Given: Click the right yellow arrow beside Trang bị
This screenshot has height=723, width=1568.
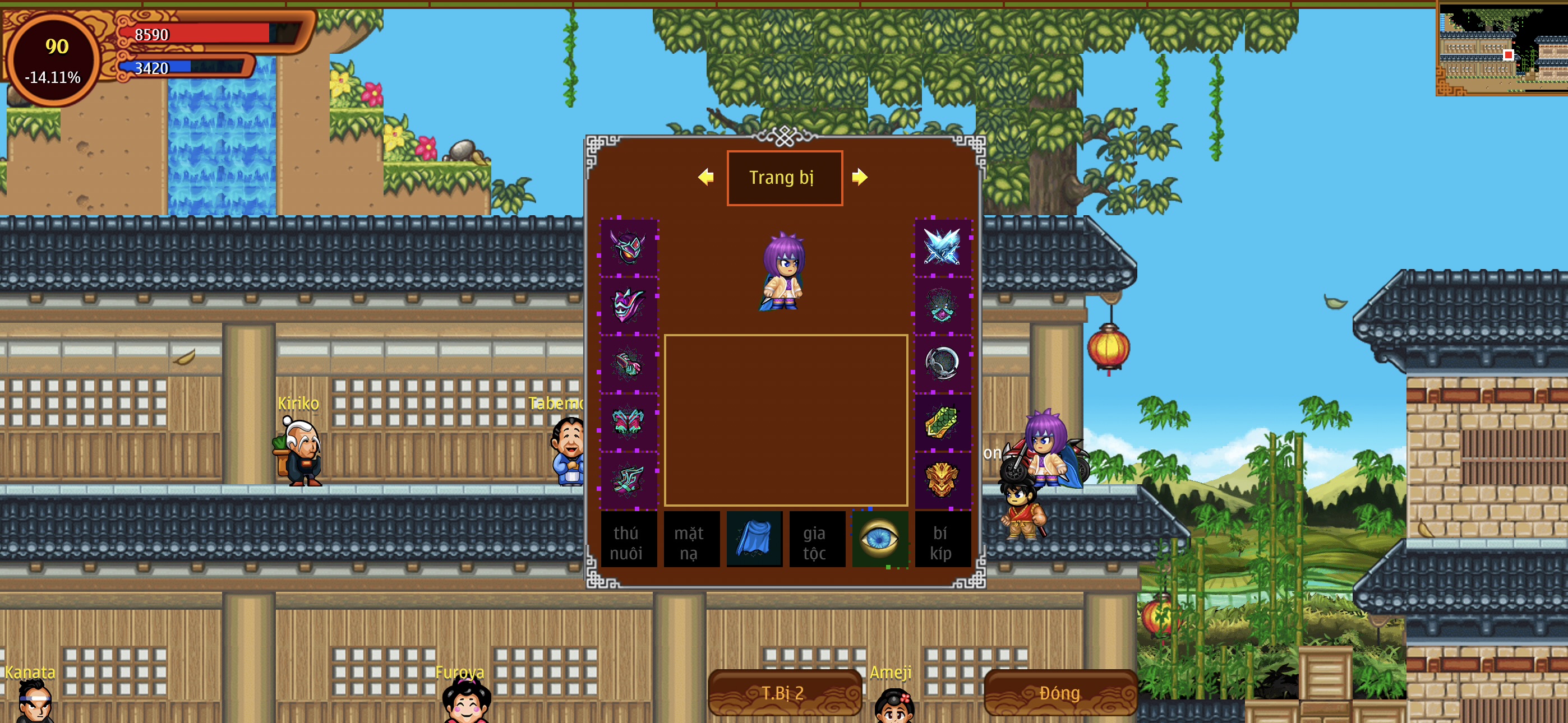Looking at the screenshot, I should coord(860,177).
